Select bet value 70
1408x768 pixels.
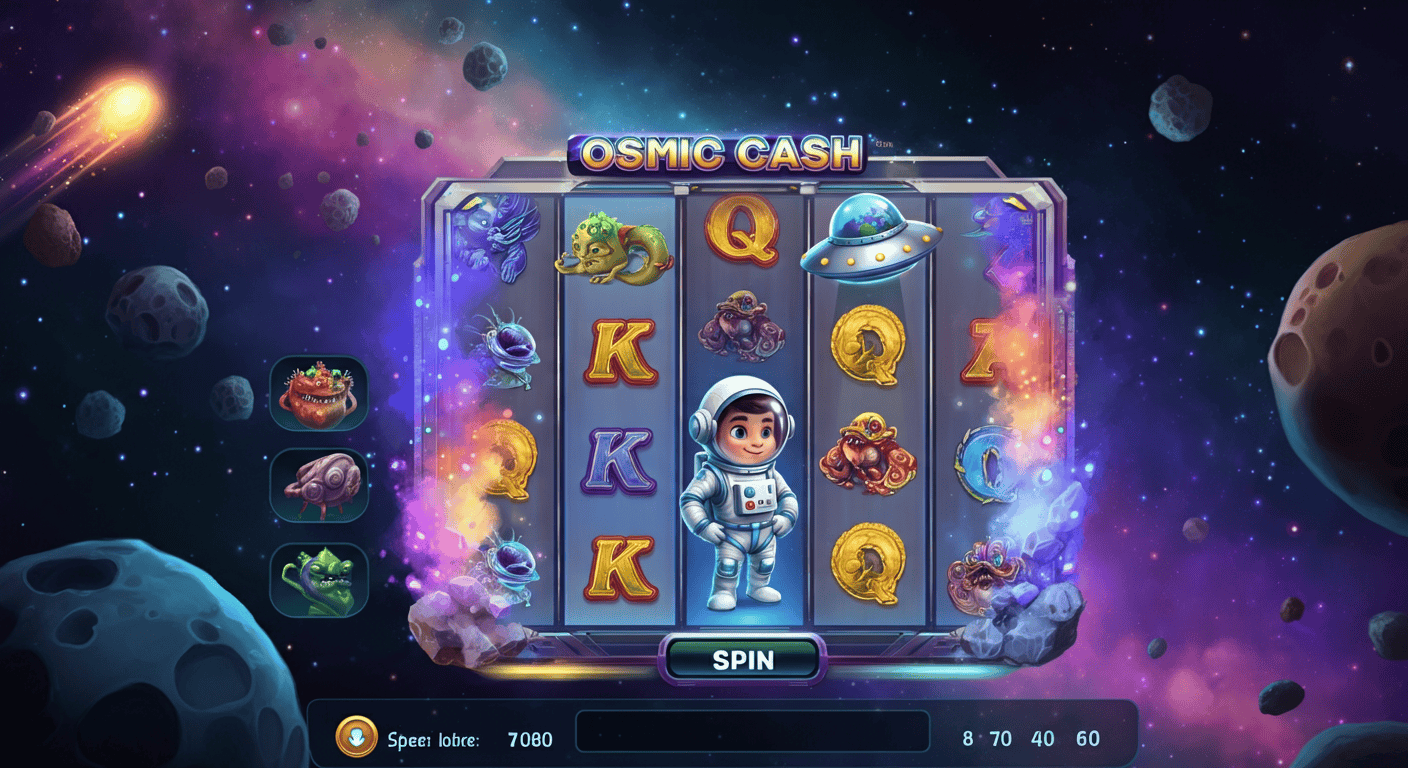click(1000, 737)
